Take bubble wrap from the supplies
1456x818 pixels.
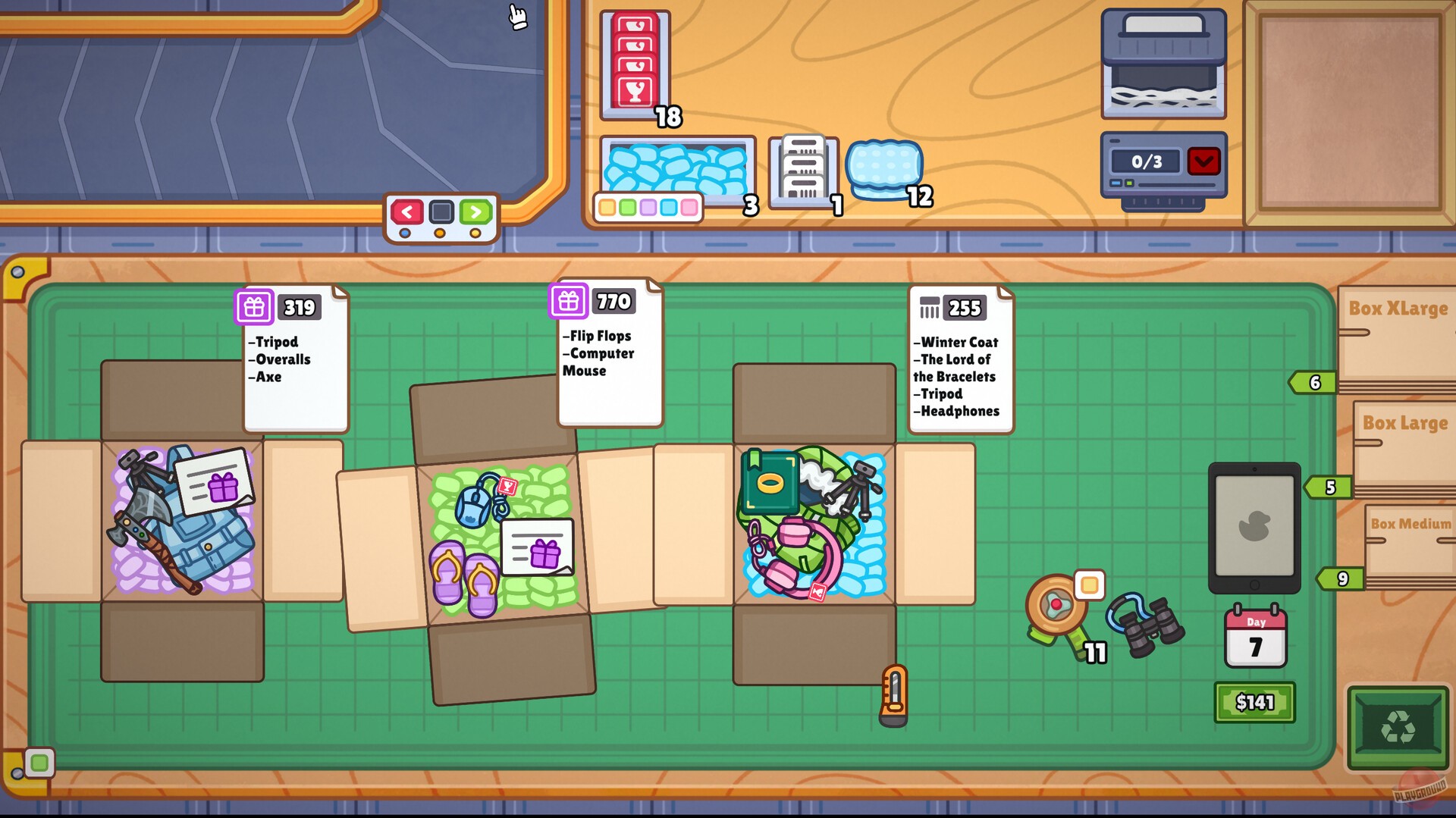[886, 165]
